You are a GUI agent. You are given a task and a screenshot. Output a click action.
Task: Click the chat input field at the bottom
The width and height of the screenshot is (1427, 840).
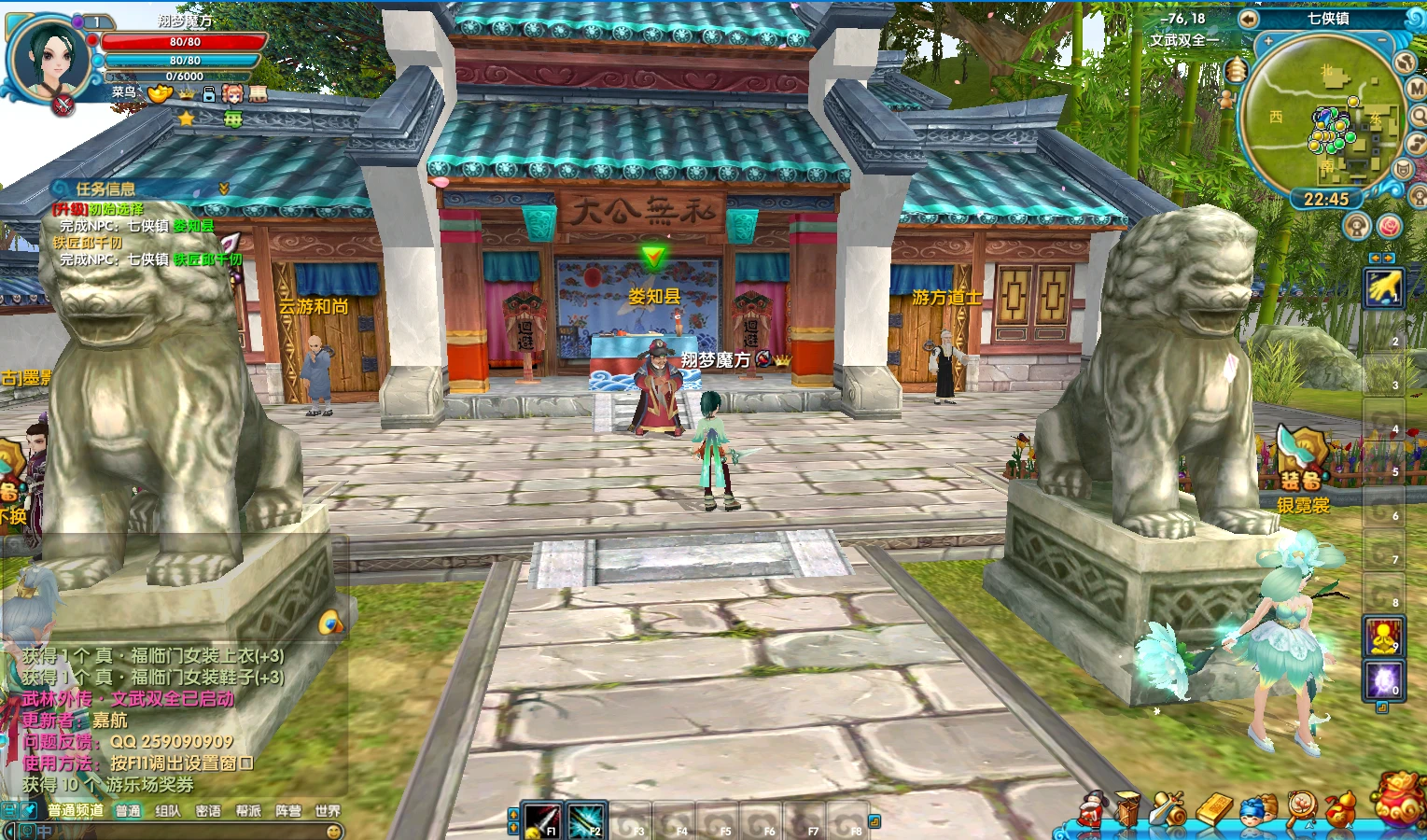[x=187, y=831]
